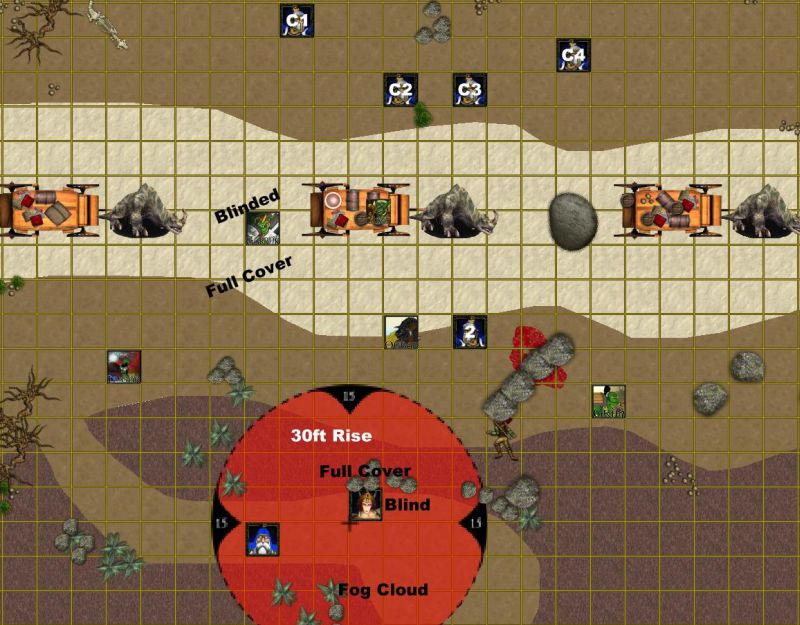Select the white-bearded wizard token
The width and height of the screenshot is (800, 625).
(262, 539)
